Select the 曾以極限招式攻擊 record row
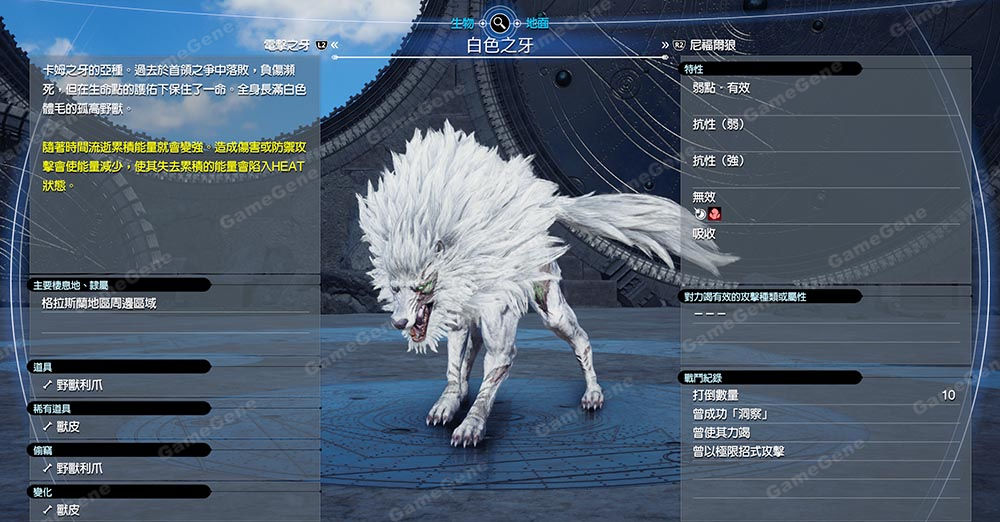1000x522 pixels. point(820,452)
